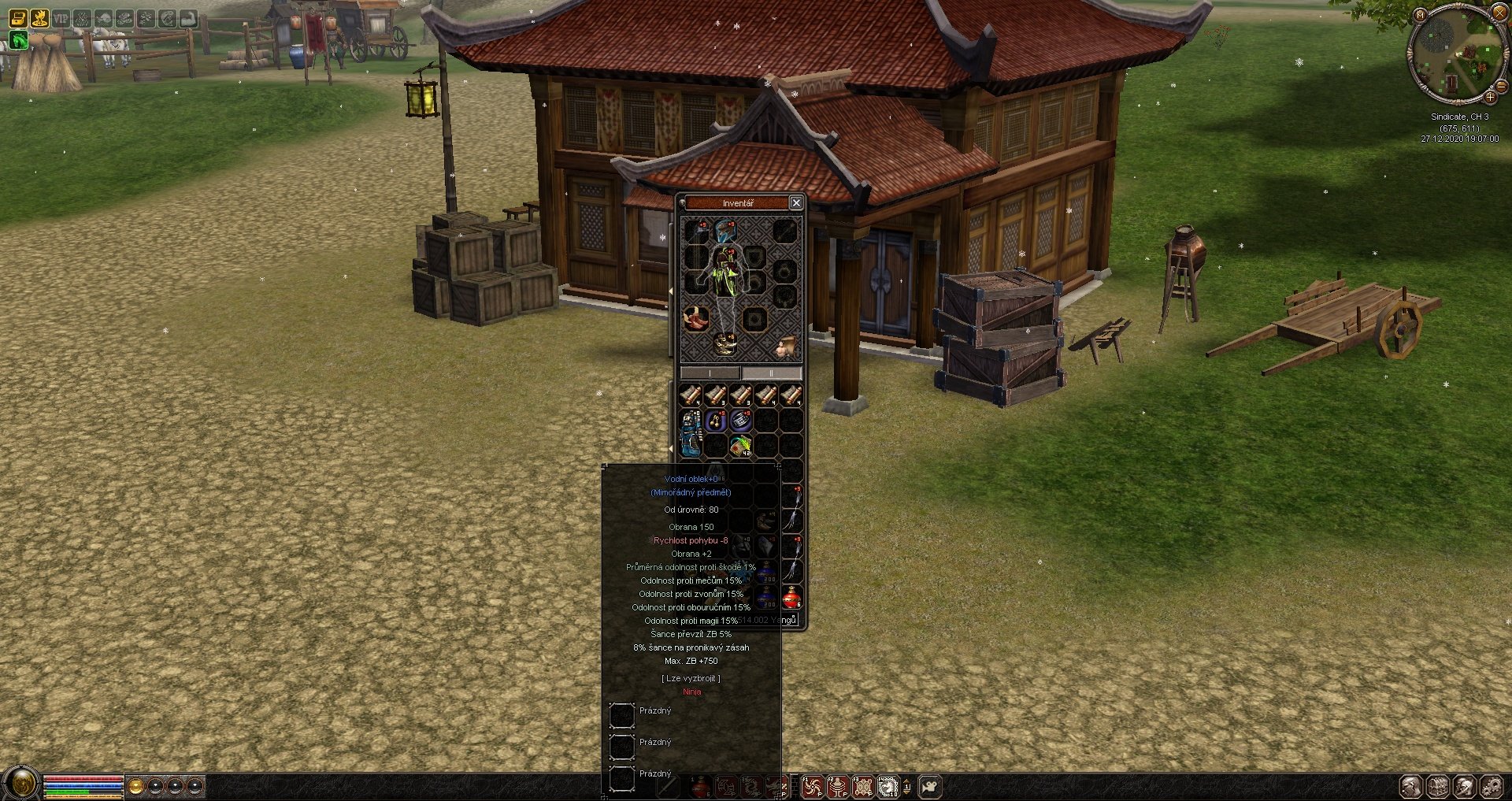The height and width of the screenshot is (801, 1512).
Task: Select the equipped red boots slot
Action: click(695, 319)
